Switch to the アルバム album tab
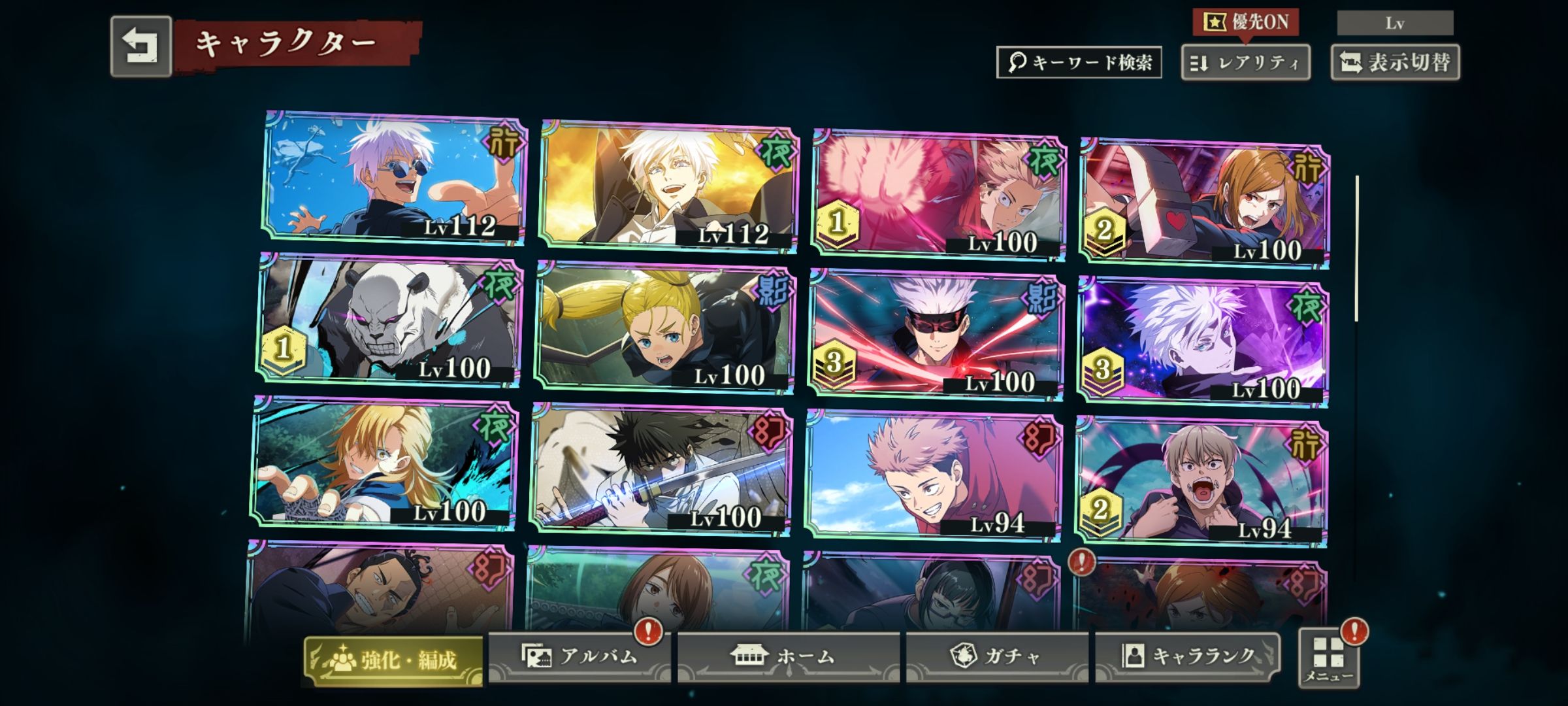 click(x=579, y=656)
